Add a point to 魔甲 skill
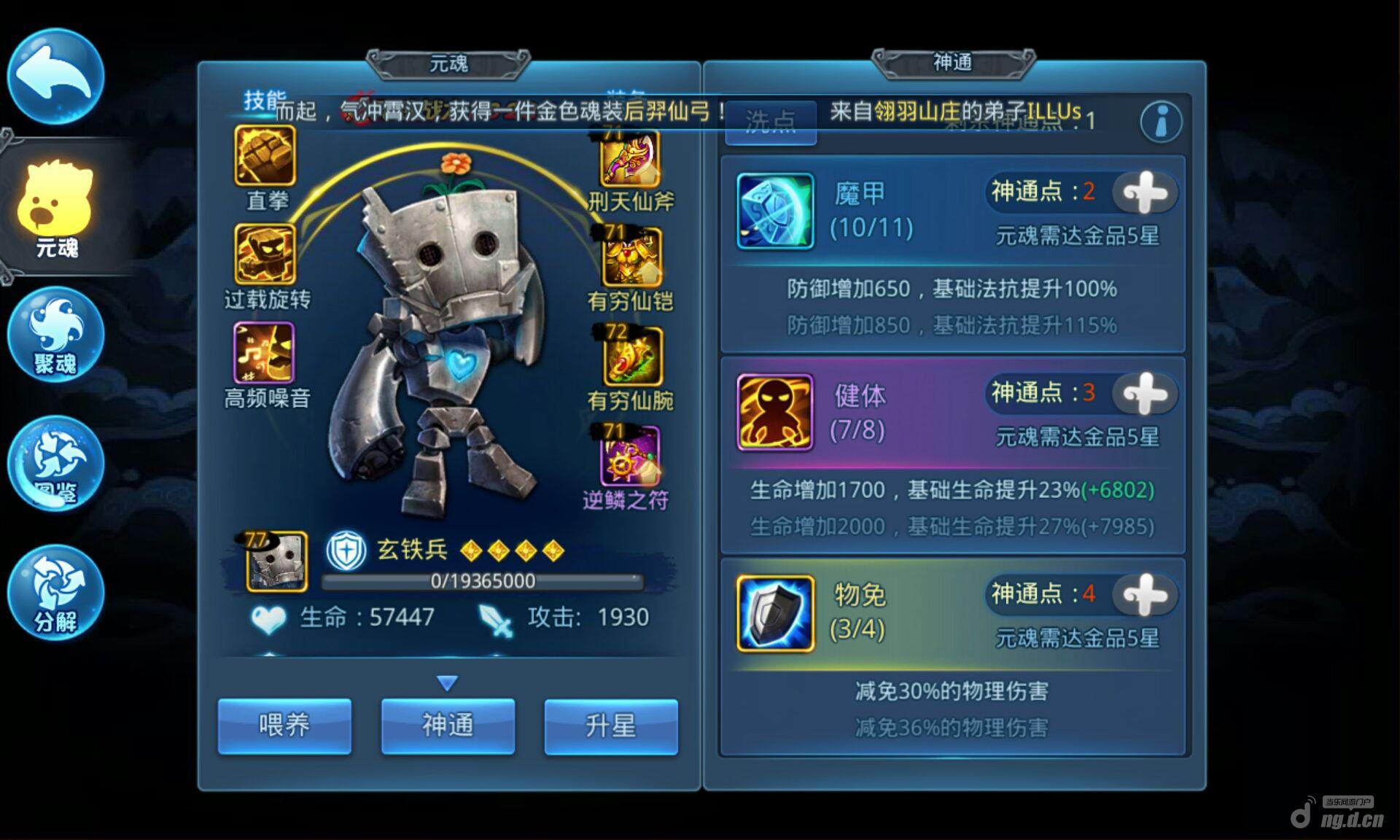 coord(1145,192)
